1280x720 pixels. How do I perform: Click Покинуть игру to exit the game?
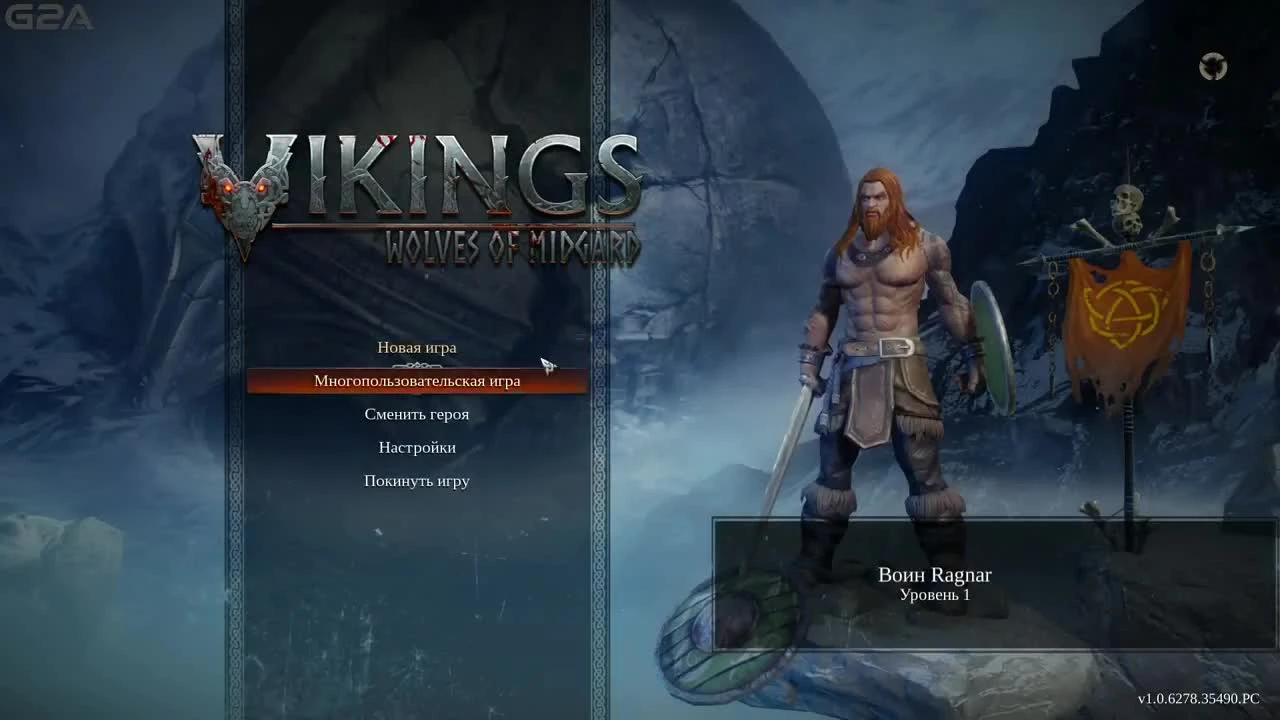(416, 481)
